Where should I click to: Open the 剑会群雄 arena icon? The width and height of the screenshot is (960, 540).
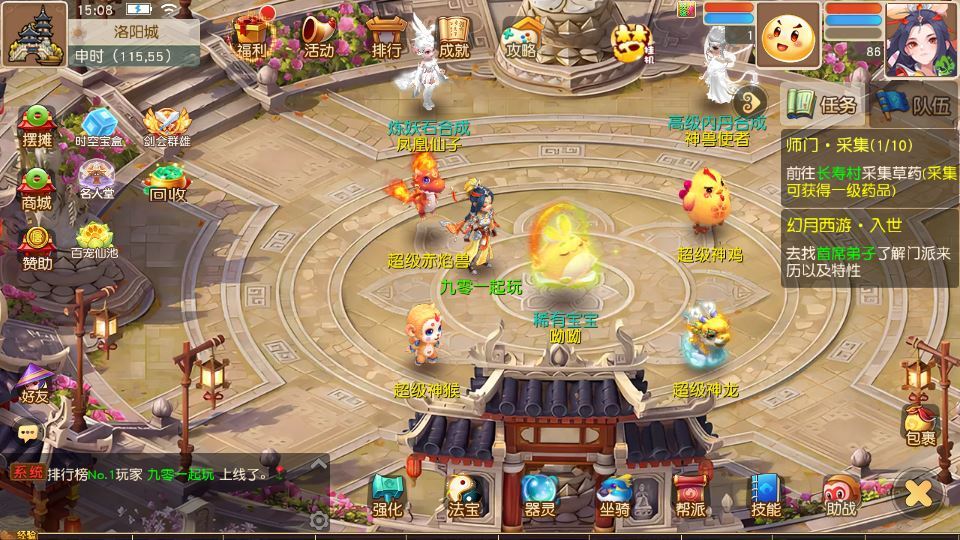coord(166,127)
